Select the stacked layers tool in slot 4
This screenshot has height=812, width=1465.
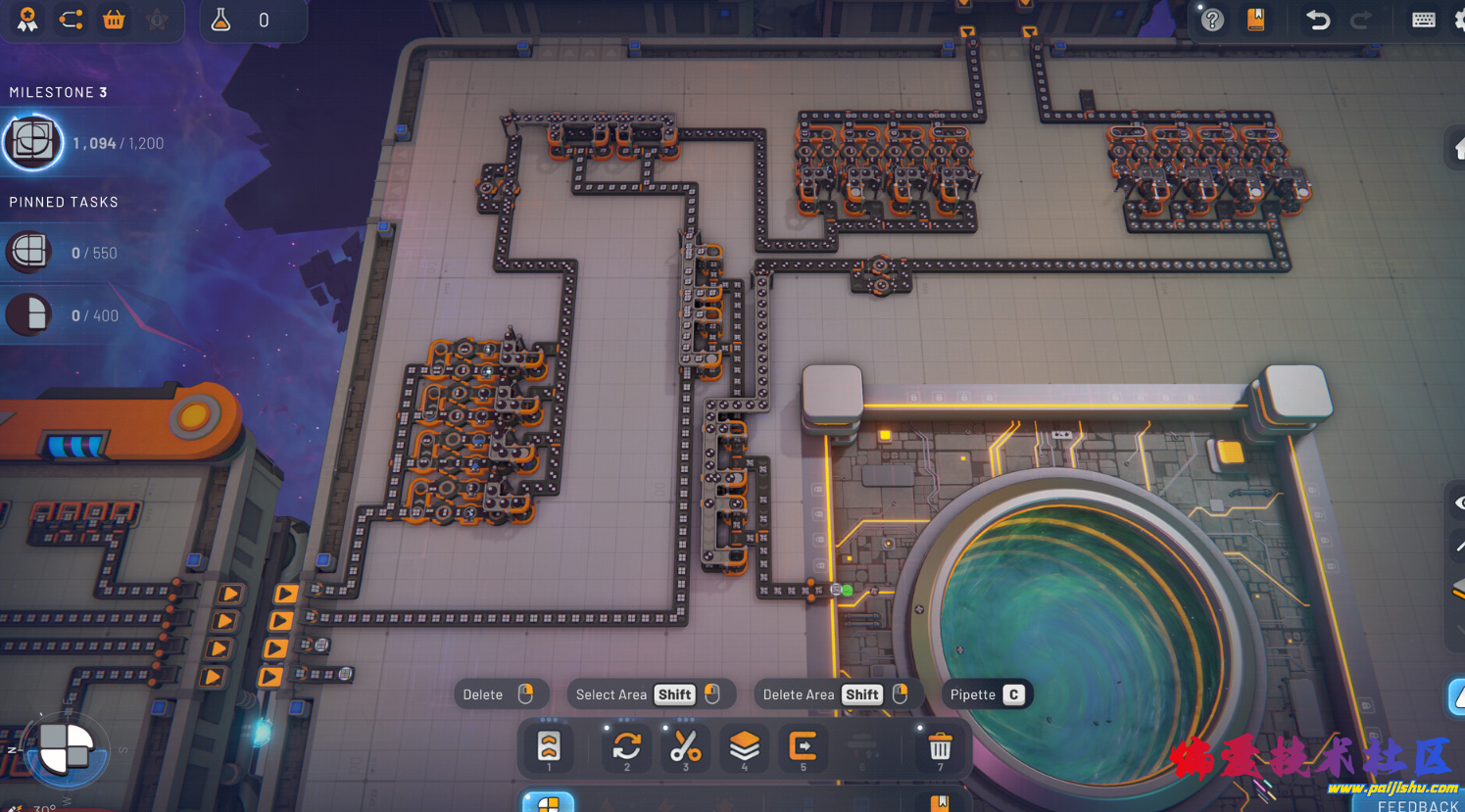point(745,747)
